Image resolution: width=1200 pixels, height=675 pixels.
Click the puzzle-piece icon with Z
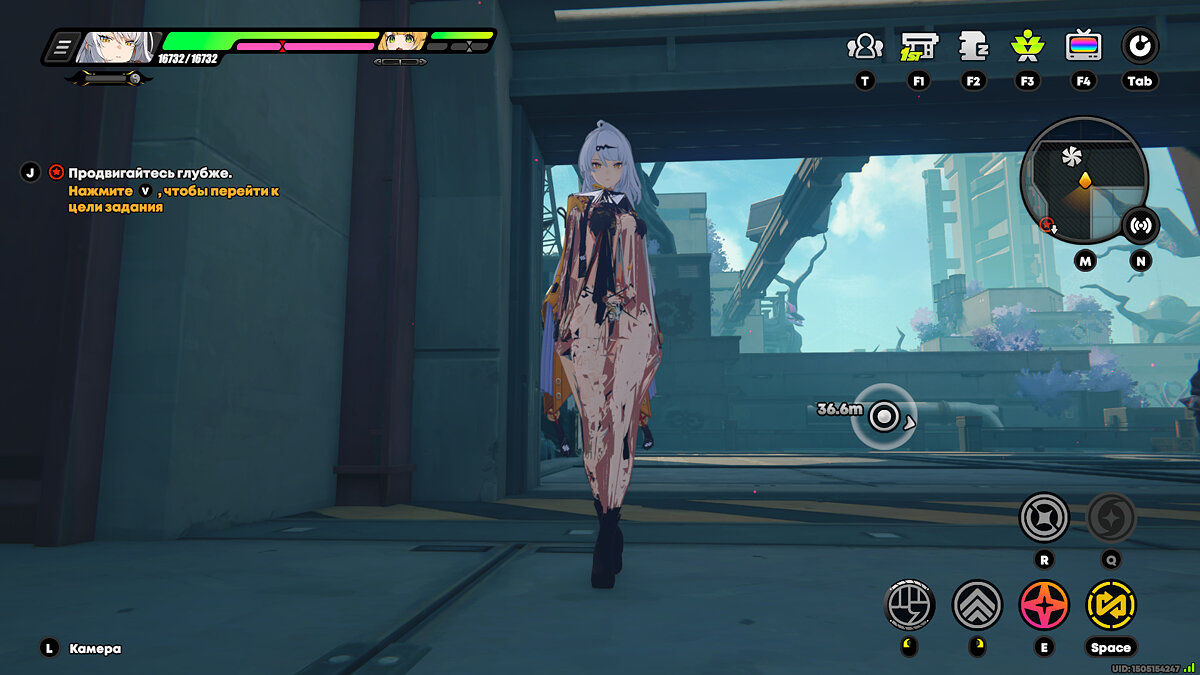(x=972, y=46)
